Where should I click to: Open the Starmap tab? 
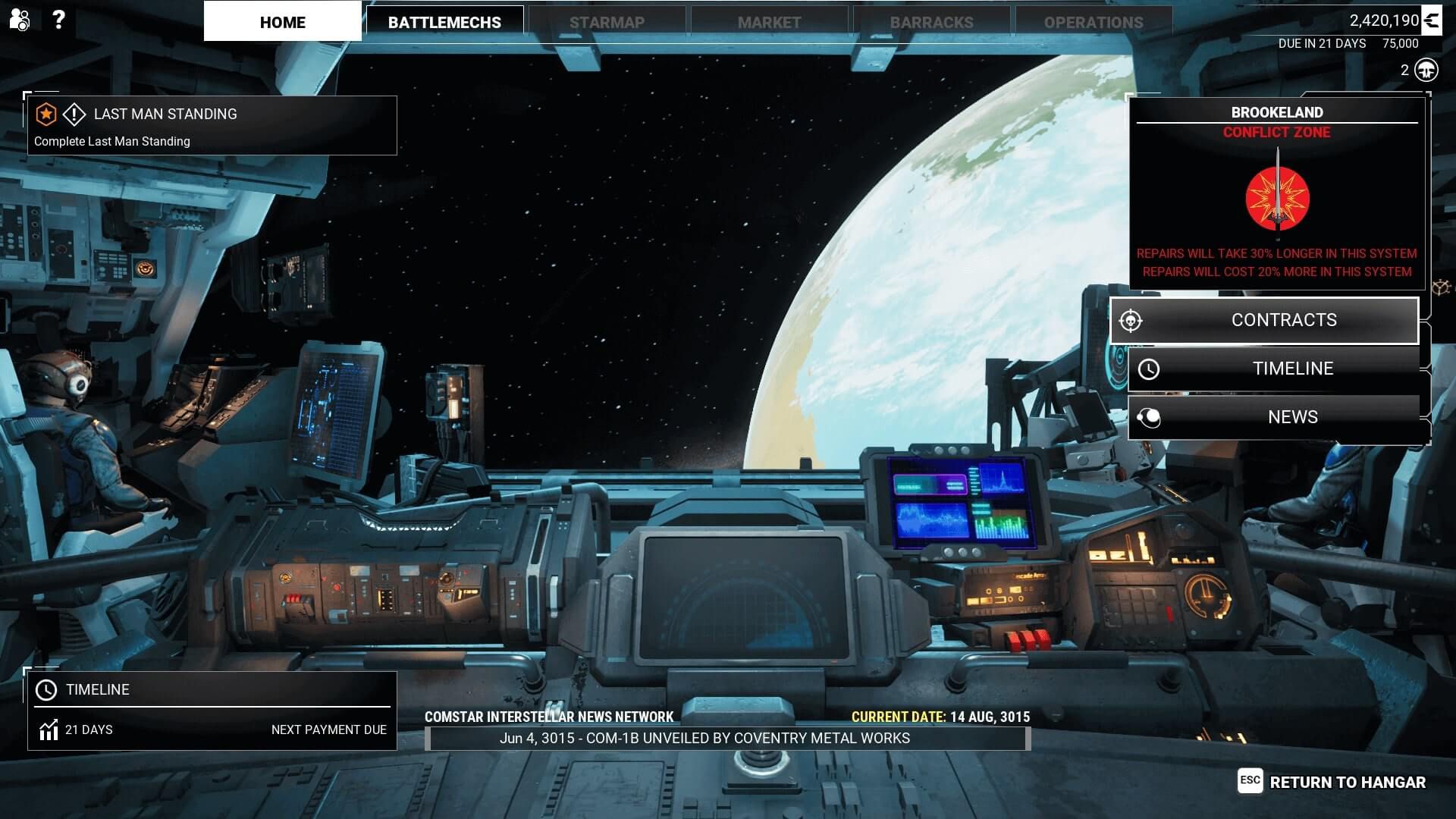tap(607, 21)
